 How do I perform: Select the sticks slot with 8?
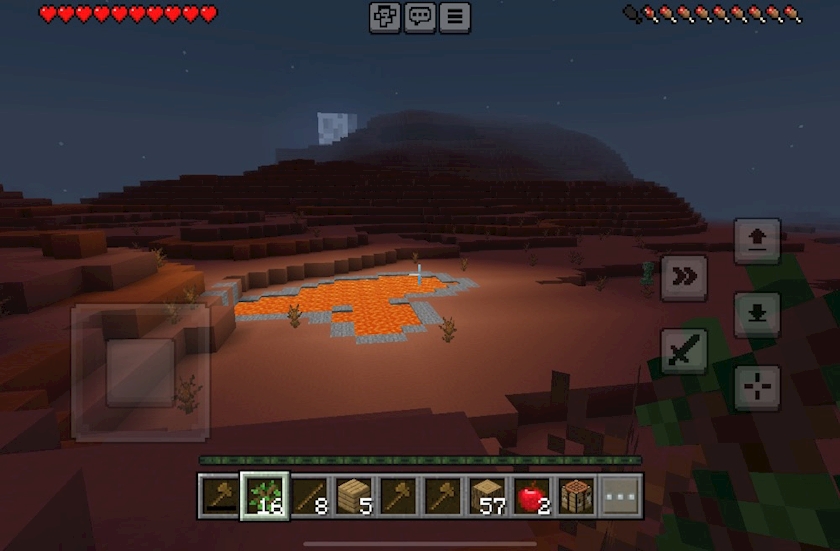[309, 495]
